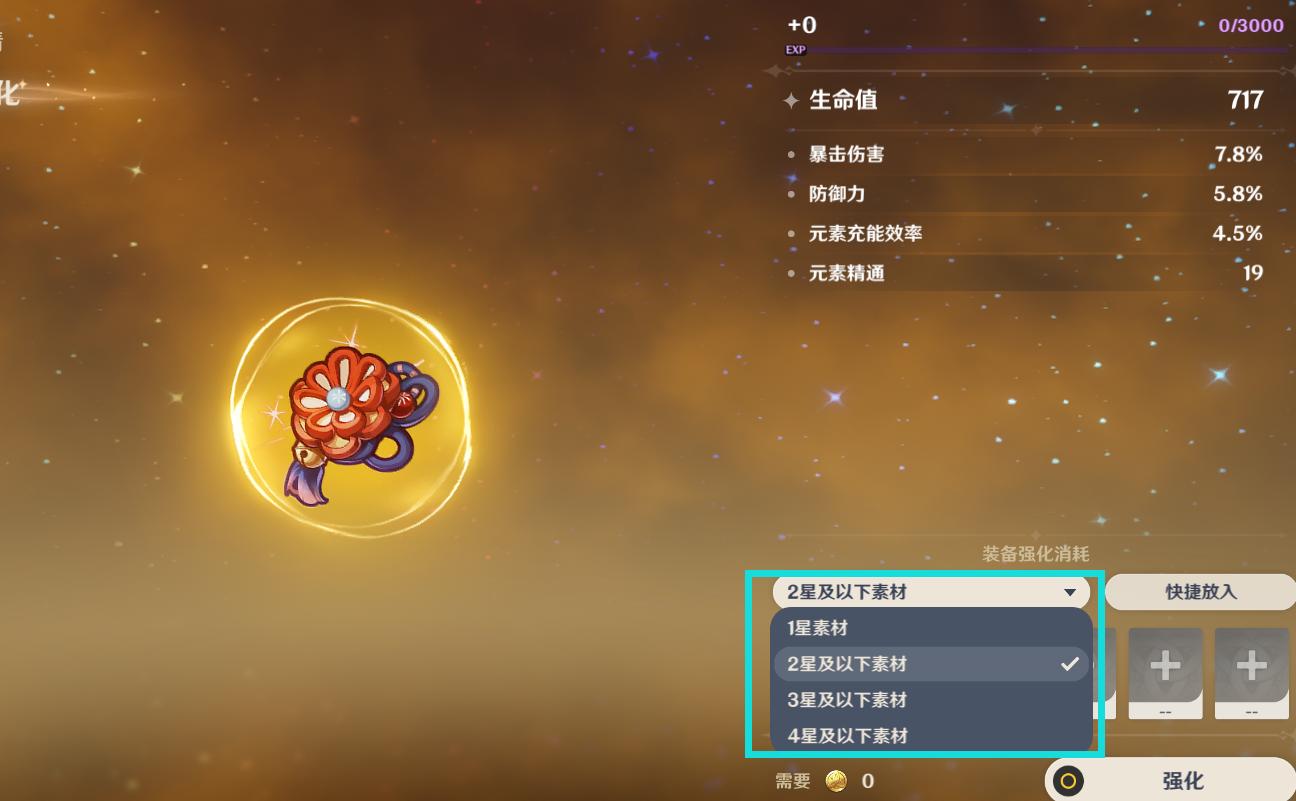Click the 强化 enhance button
This screenshot has width=1296, height=801.
point(1180,780)
